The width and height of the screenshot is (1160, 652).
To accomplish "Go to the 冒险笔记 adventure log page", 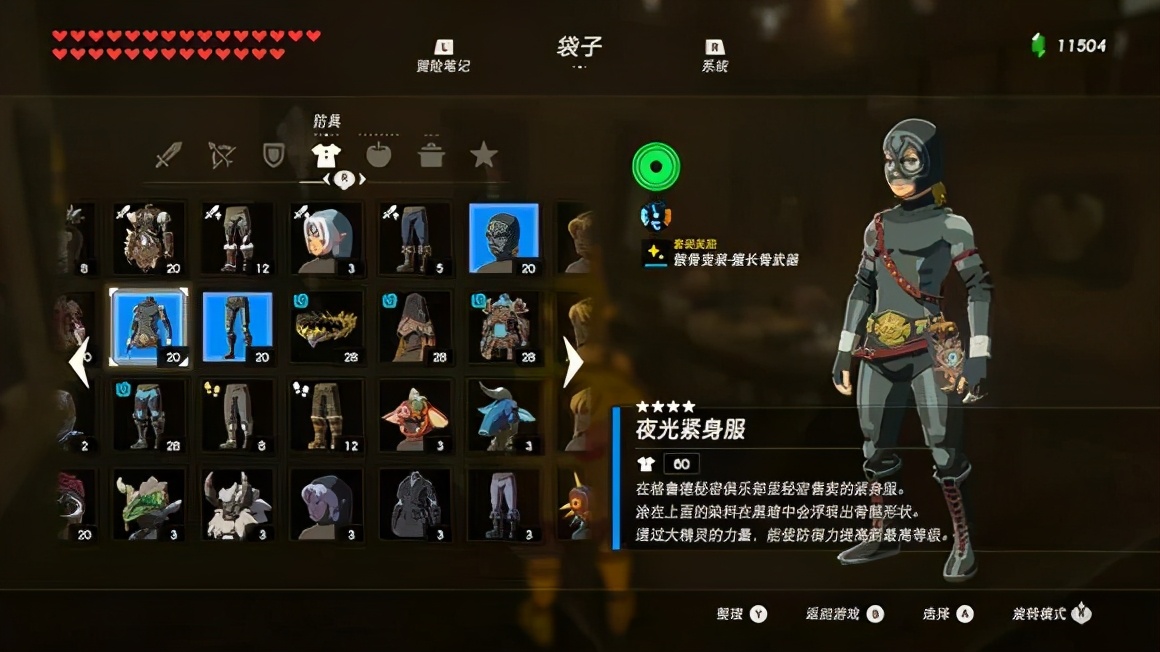I will point(443,57).
